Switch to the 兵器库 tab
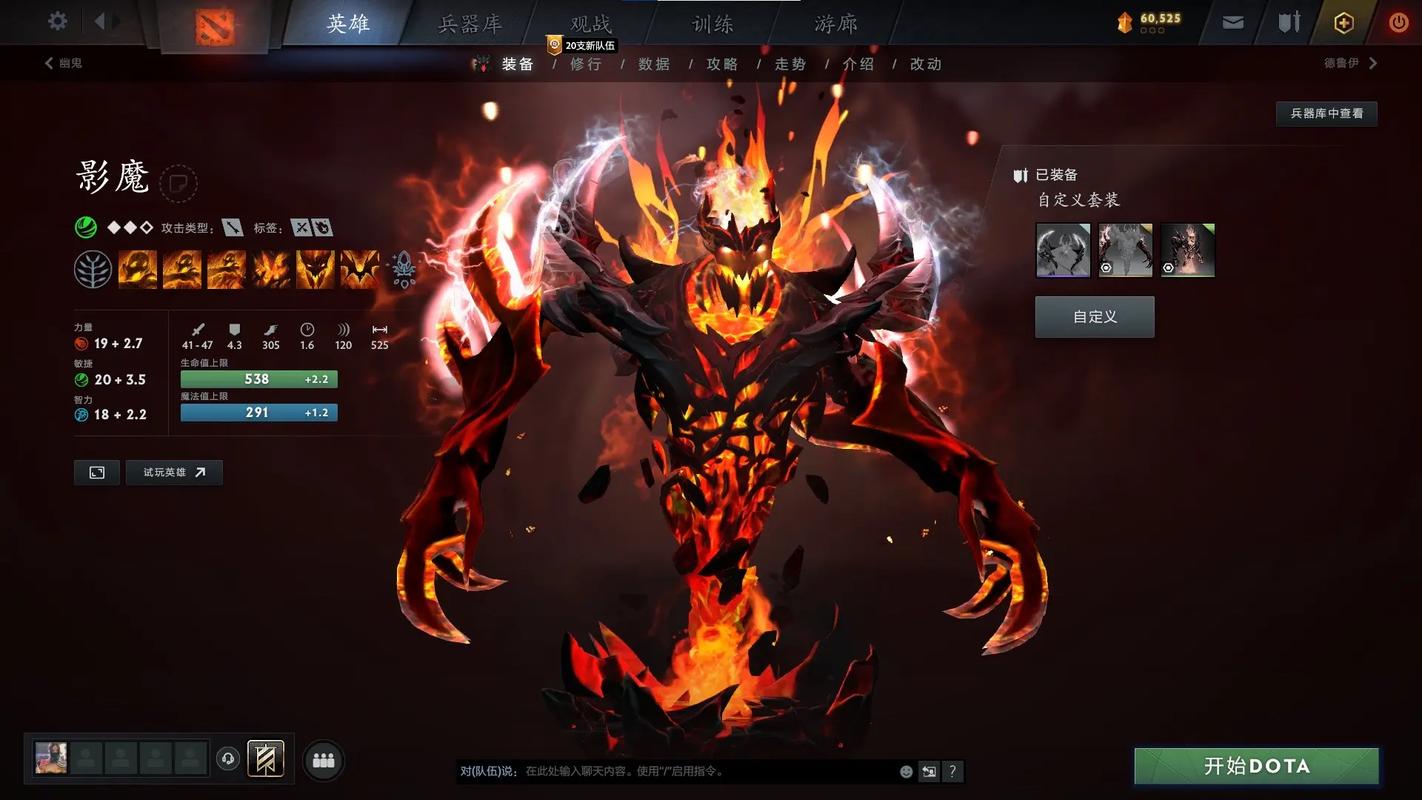The image size is (1422, 800). point(469,23)
